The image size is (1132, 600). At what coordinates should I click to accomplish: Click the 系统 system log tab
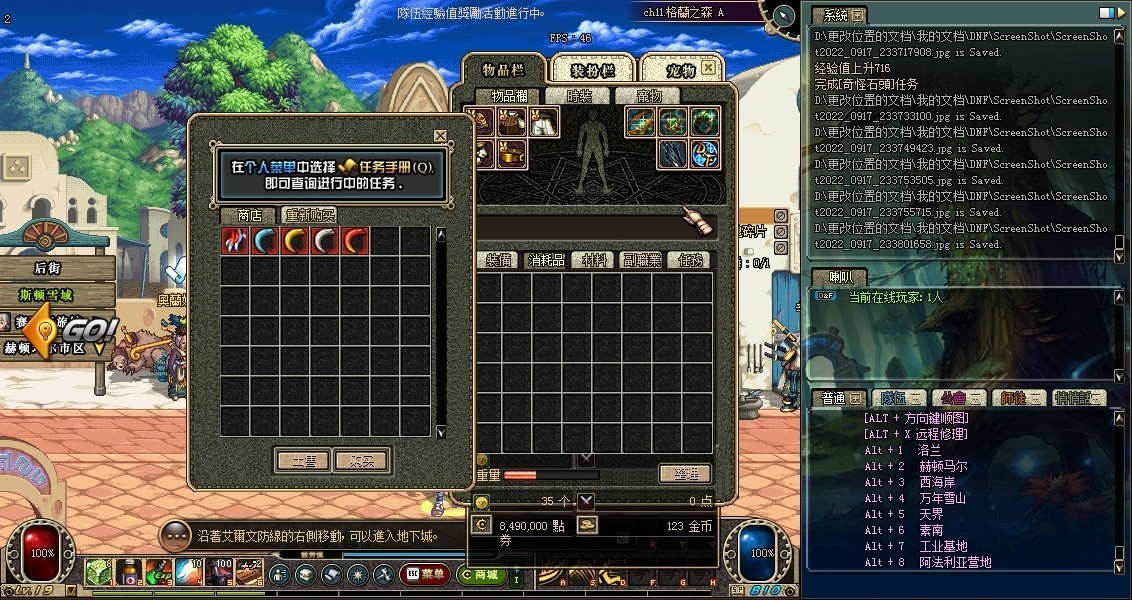pyautogui.click(x=832, y=15)
